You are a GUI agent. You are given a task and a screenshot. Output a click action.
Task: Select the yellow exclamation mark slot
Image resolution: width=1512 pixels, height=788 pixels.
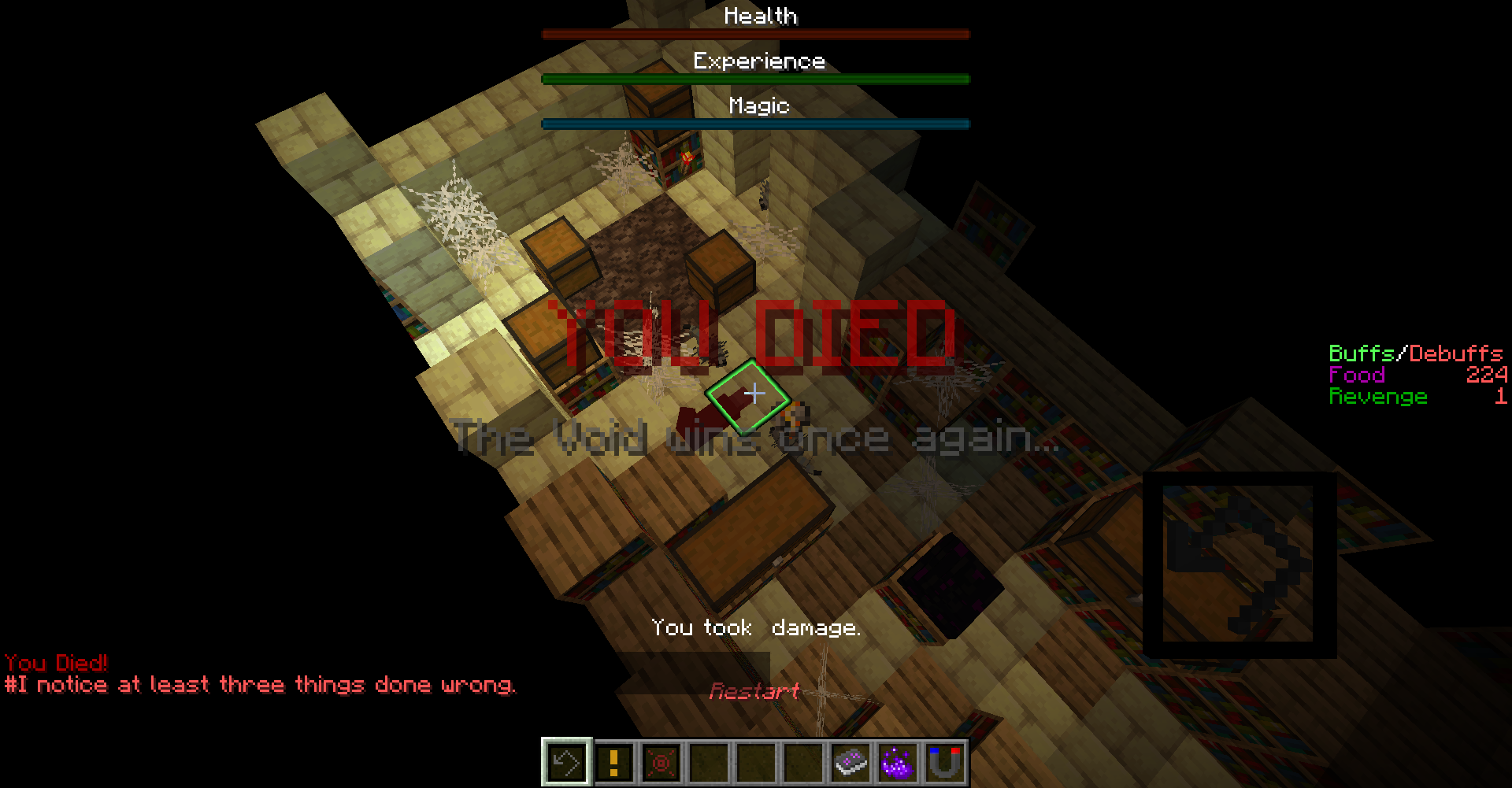point(614,762)
